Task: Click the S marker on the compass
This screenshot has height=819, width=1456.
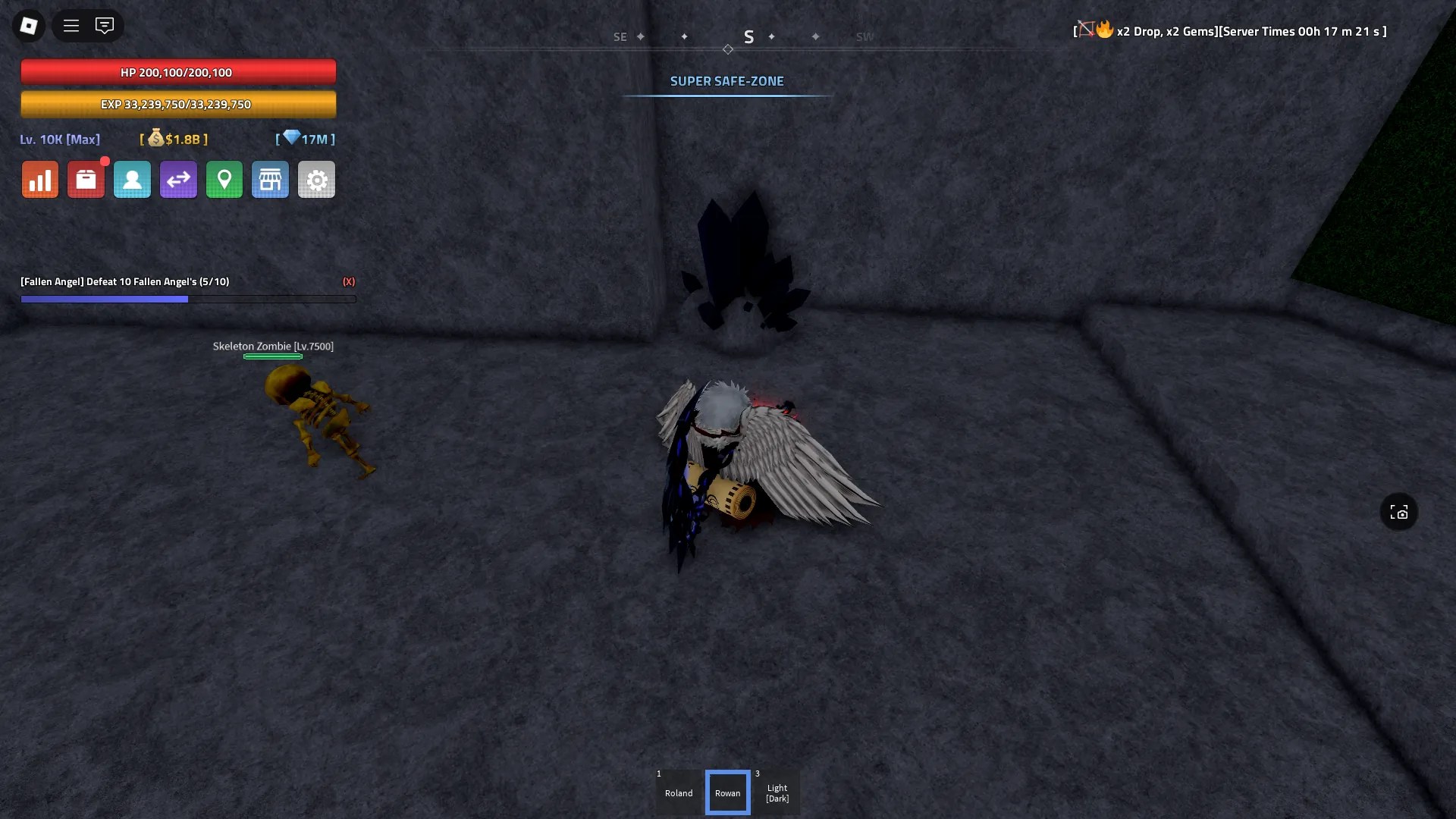Action: coord(749,36)
